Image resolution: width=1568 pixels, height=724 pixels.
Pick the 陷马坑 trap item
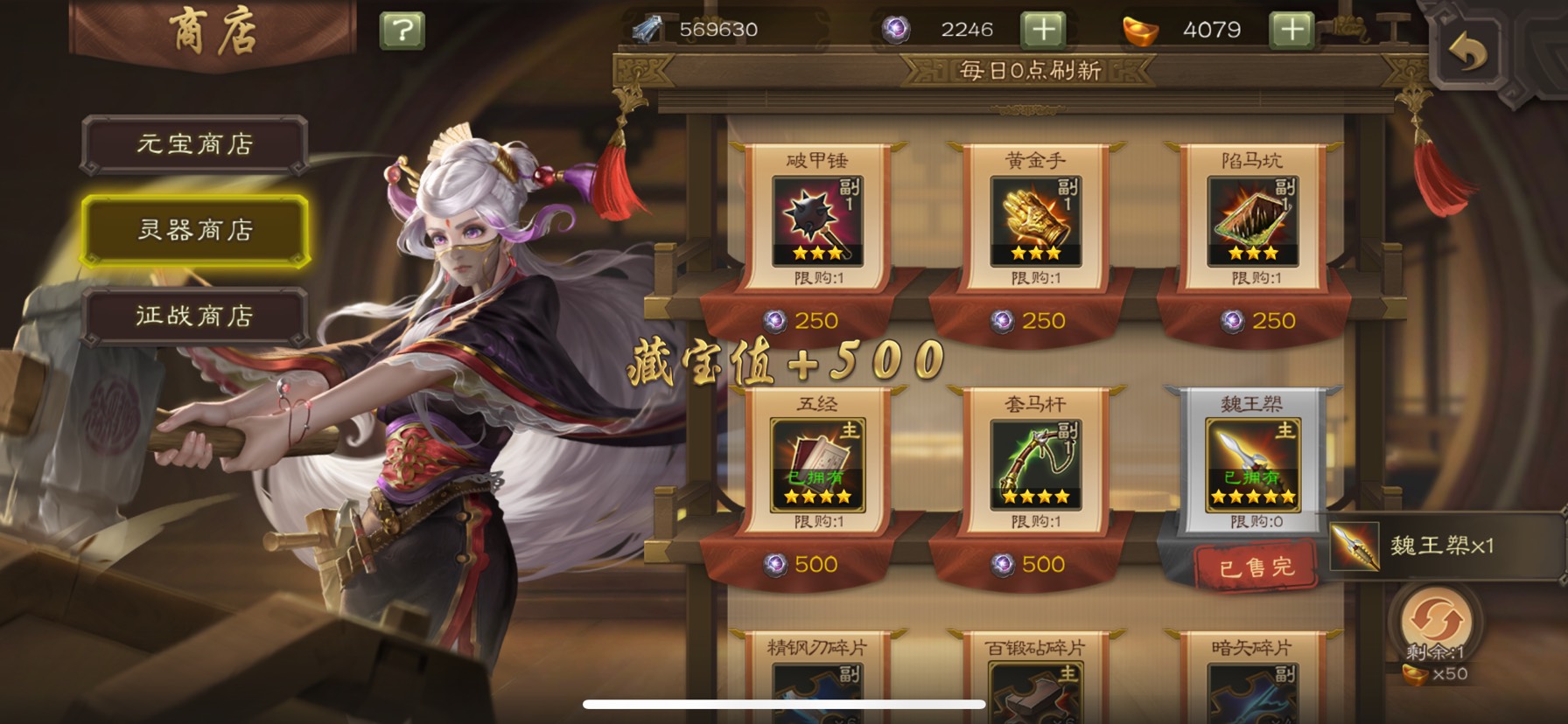click(1253, 221)
